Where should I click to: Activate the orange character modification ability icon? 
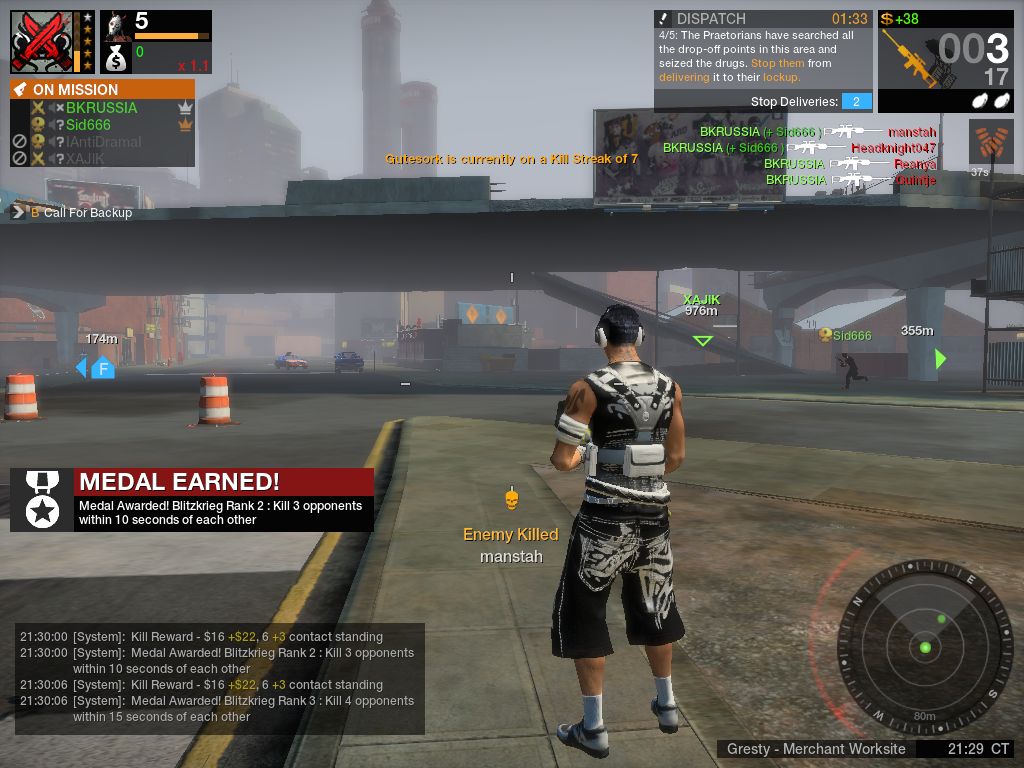pos(990,142)
